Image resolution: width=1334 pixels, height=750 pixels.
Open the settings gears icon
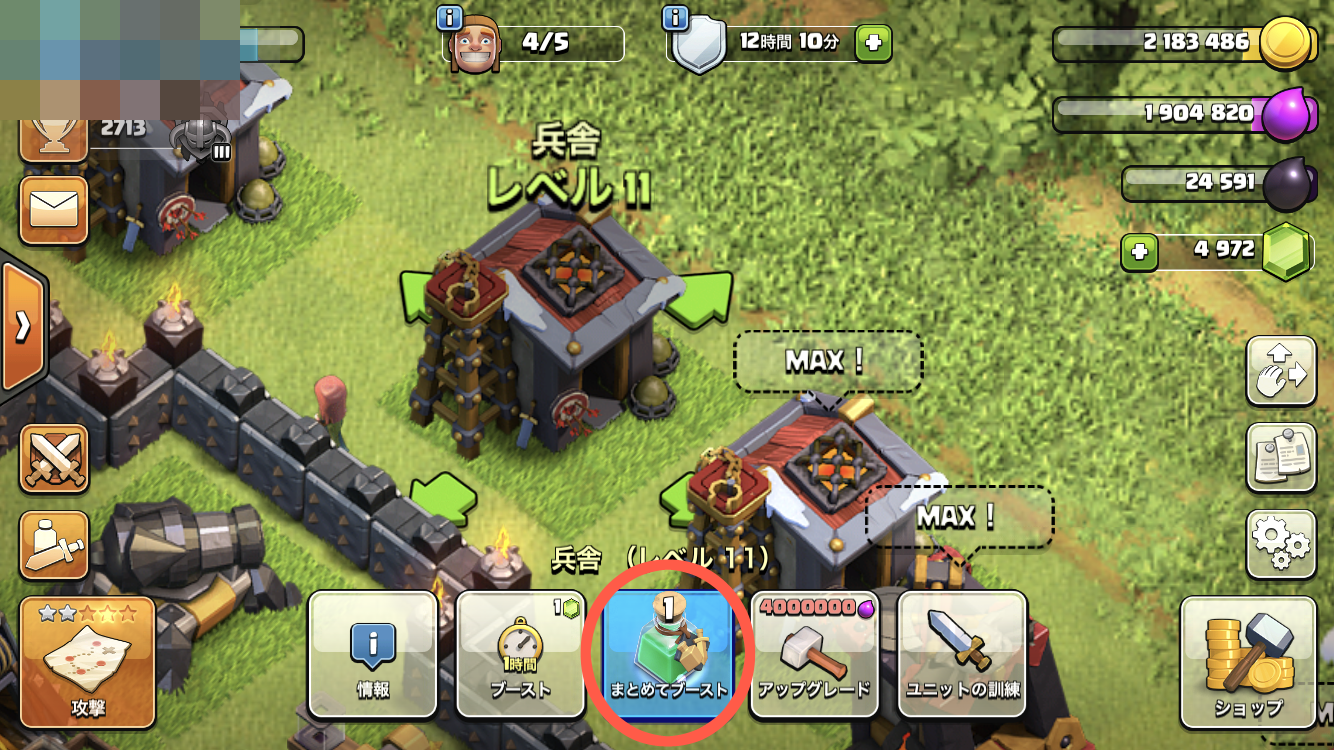(1280, 544)
